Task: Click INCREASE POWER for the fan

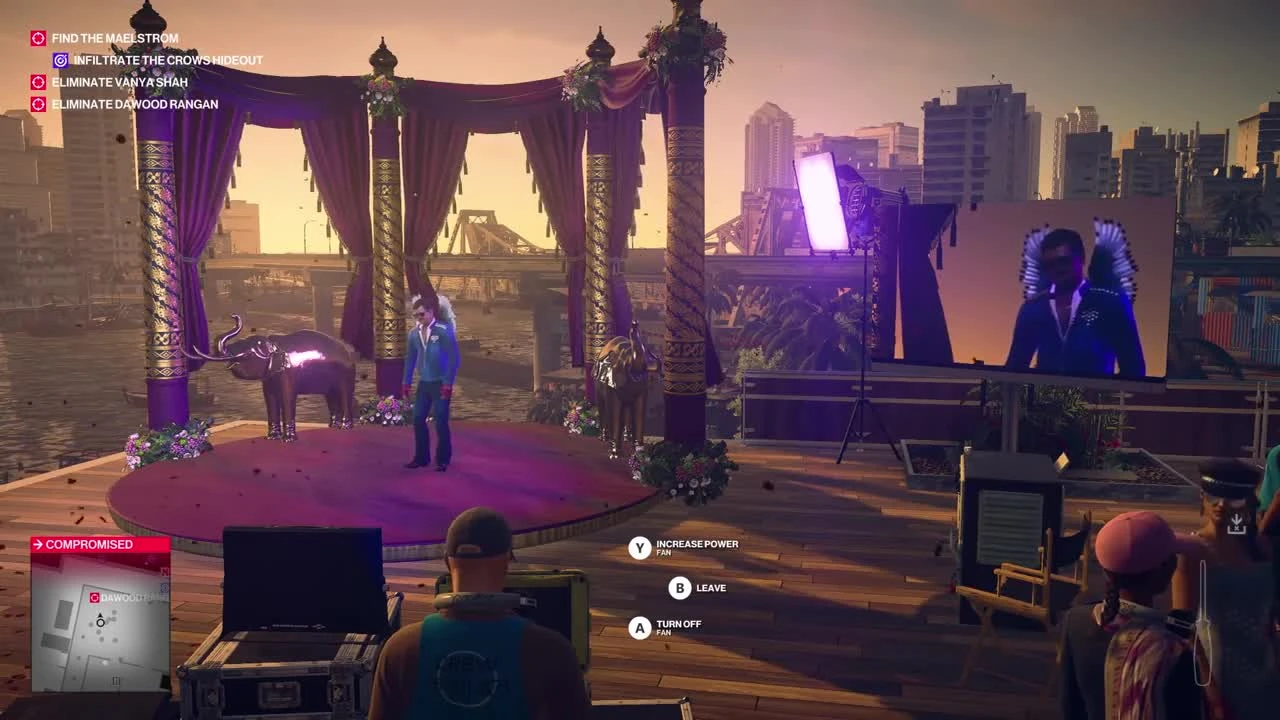Action: (697, 544)
